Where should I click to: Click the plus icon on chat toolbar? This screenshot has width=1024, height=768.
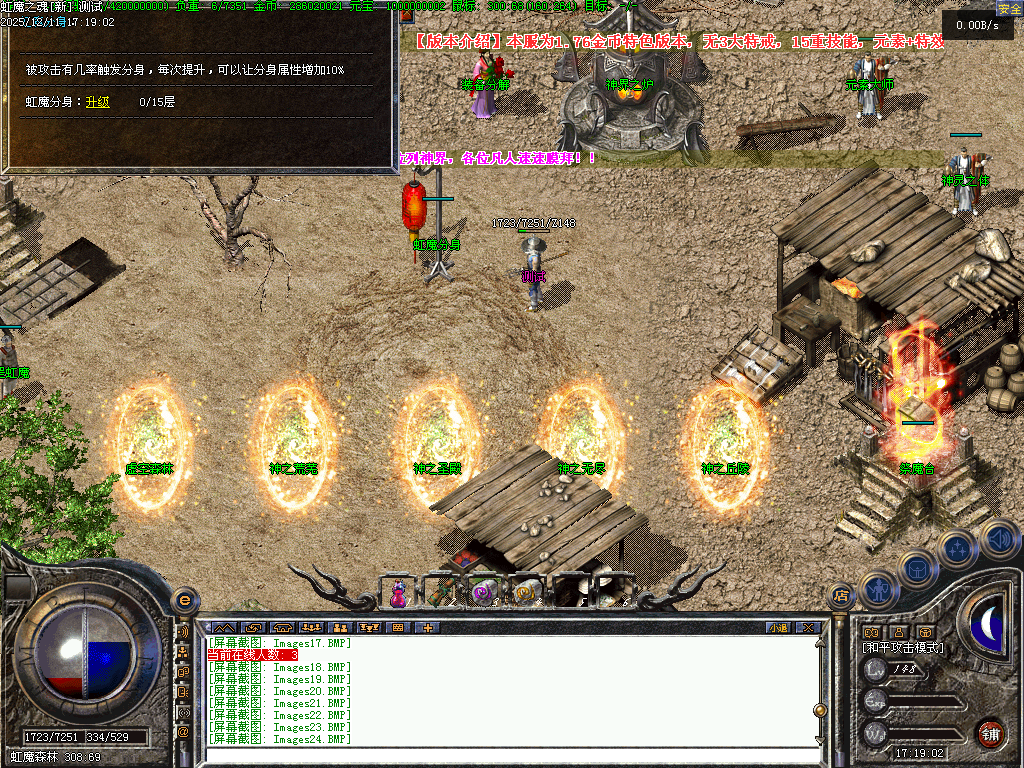coord(427,627)
